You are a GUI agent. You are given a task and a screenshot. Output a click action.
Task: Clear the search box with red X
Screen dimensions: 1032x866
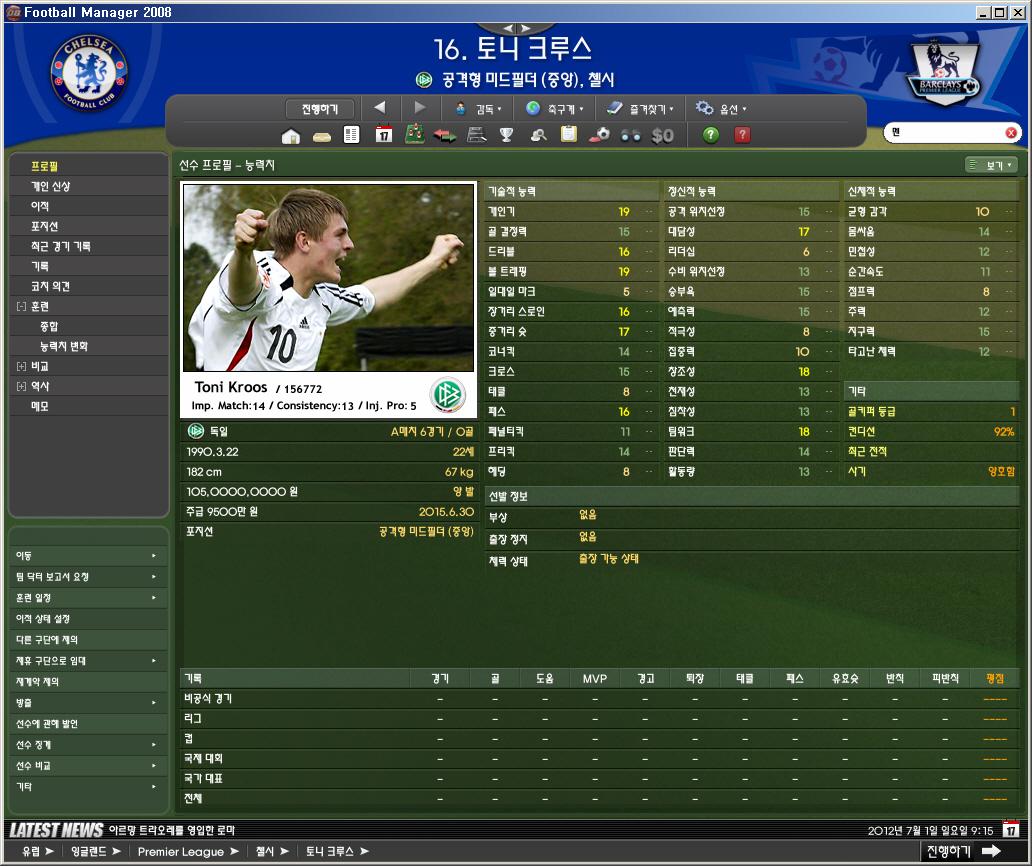1011,133
